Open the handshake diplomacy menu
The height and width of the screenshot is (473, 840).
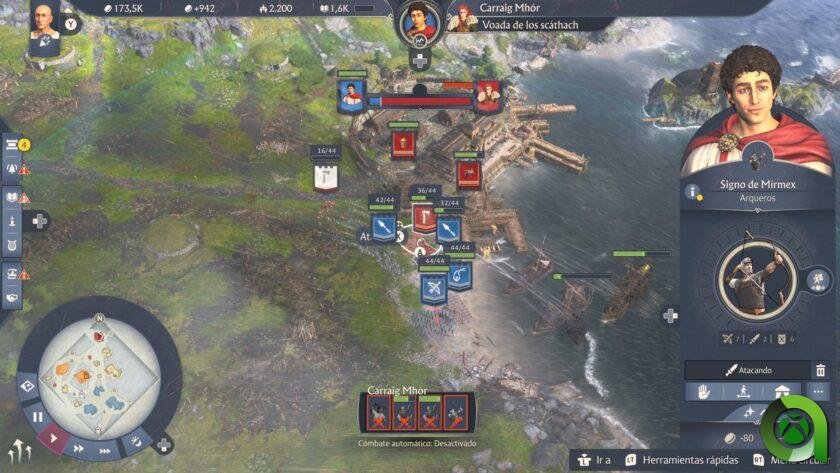point(13,295)
